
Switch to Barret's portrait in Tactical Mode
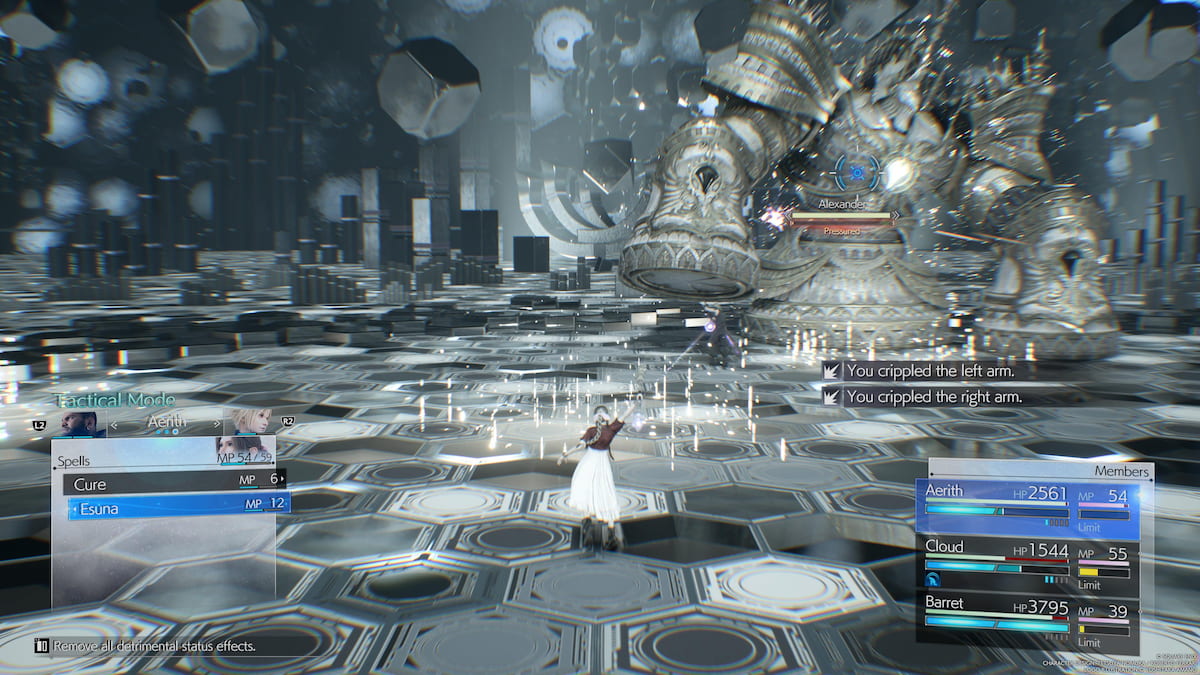pyautogui.click(x=79, y=423)
